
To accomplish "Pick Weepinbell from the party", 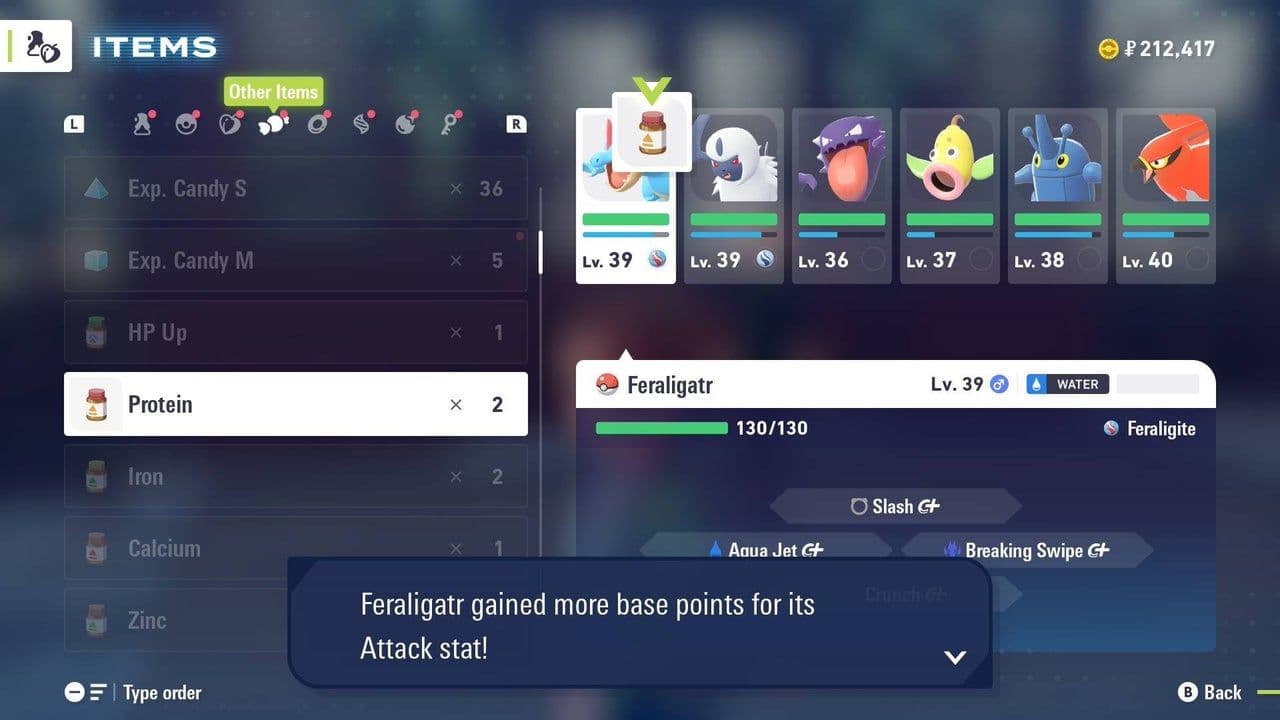I will pos(950,196).
